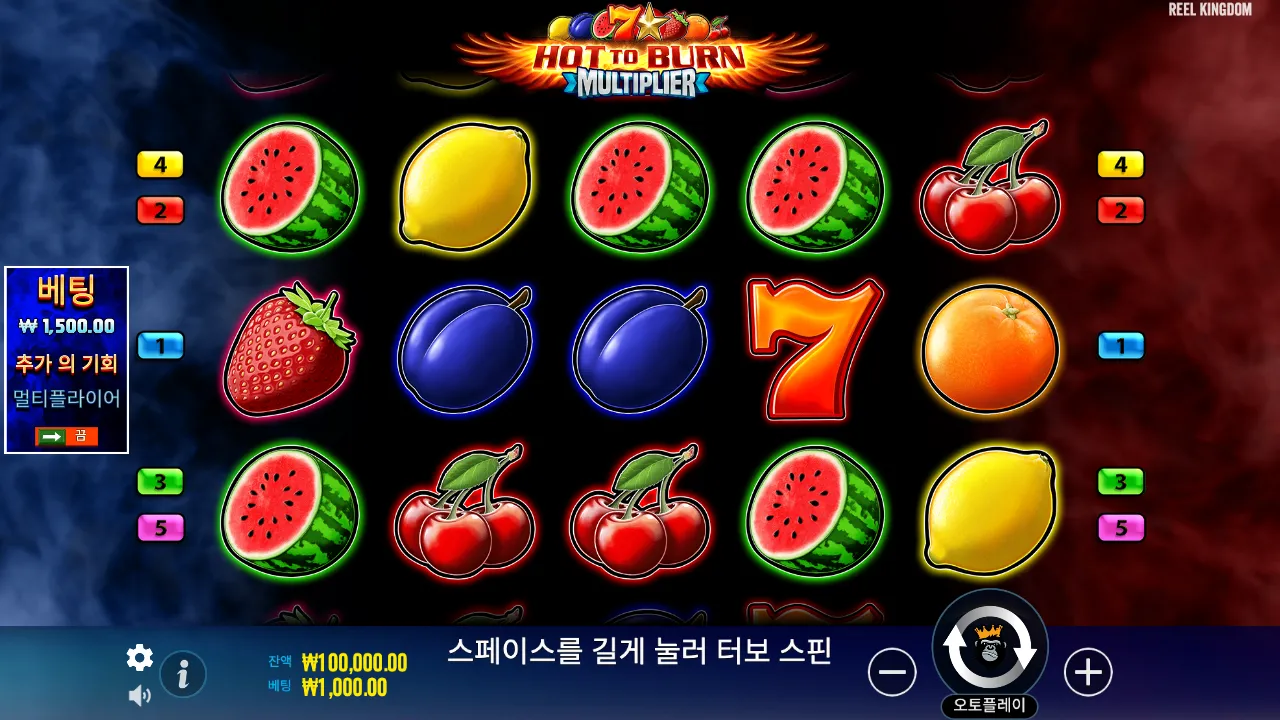The width and height of the screenshot is (1280, 720).
Task: Click the red seven symbol on the reels
Action: coord(814,348)
